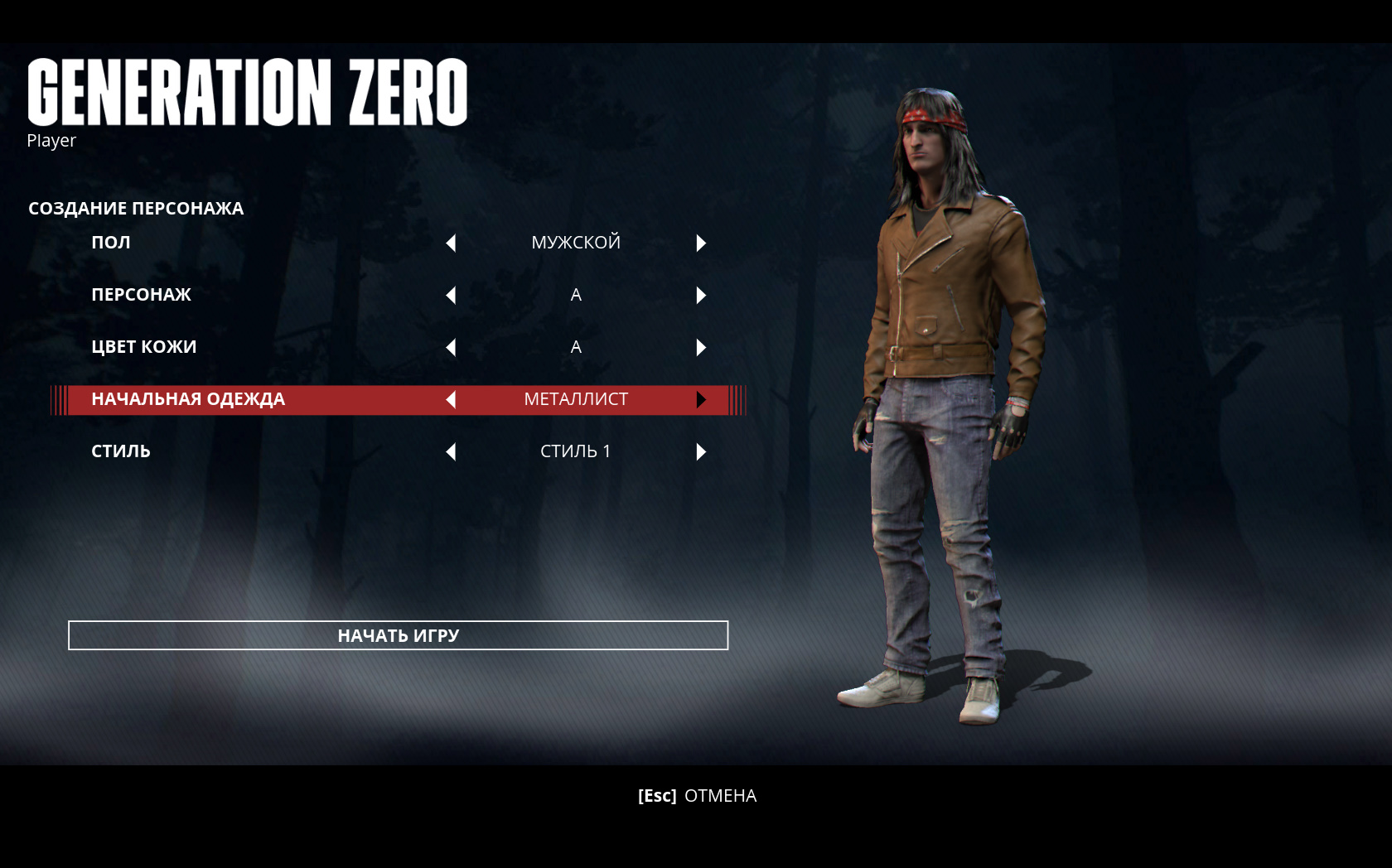
Task: Switch to previous НАЧАЛЬНАЯ ОДЕЖДА outfit
Action: (451, 399)
